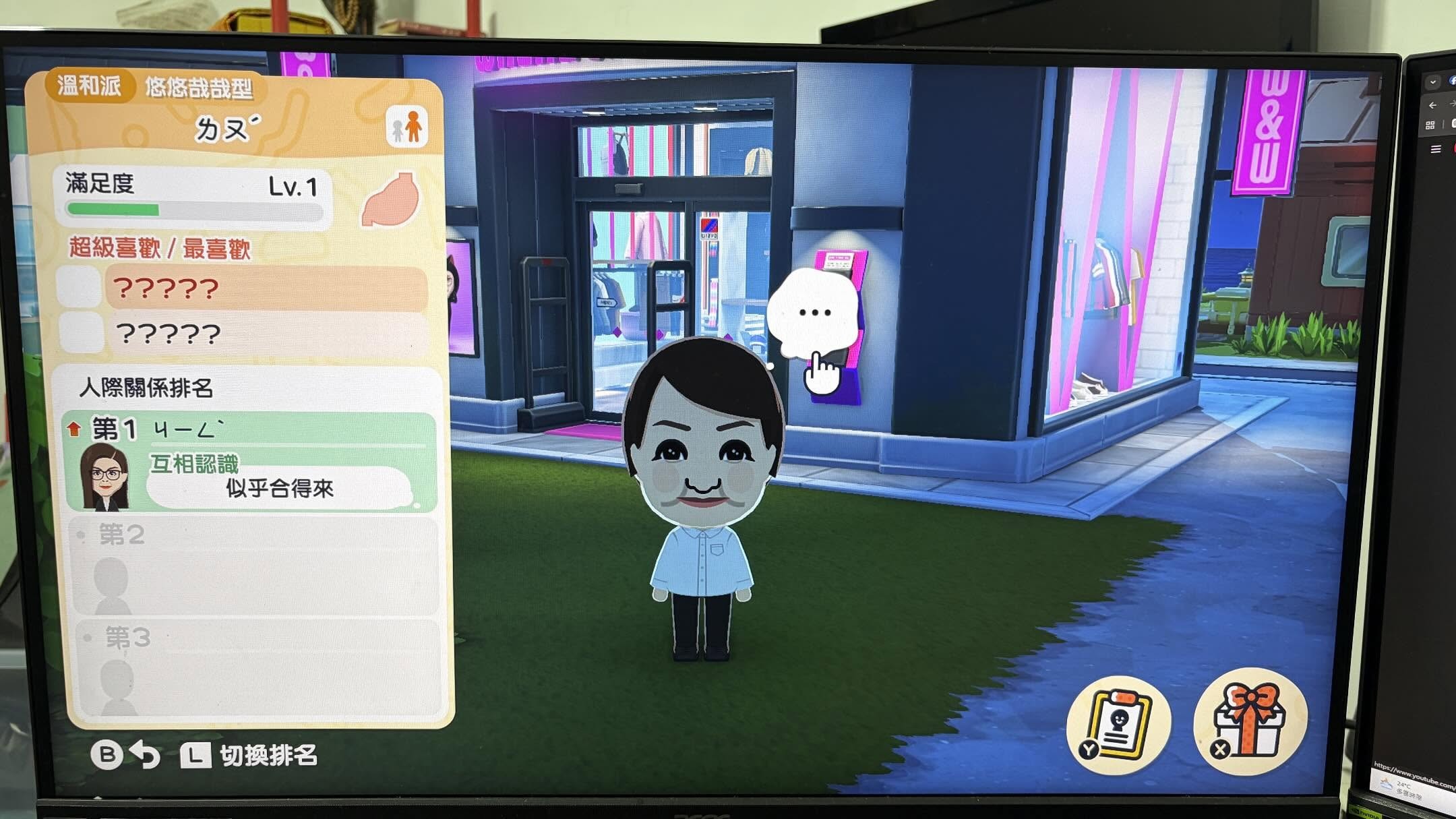
Task: Select the first-ranked relationship row
Action: tap(251, 462)
